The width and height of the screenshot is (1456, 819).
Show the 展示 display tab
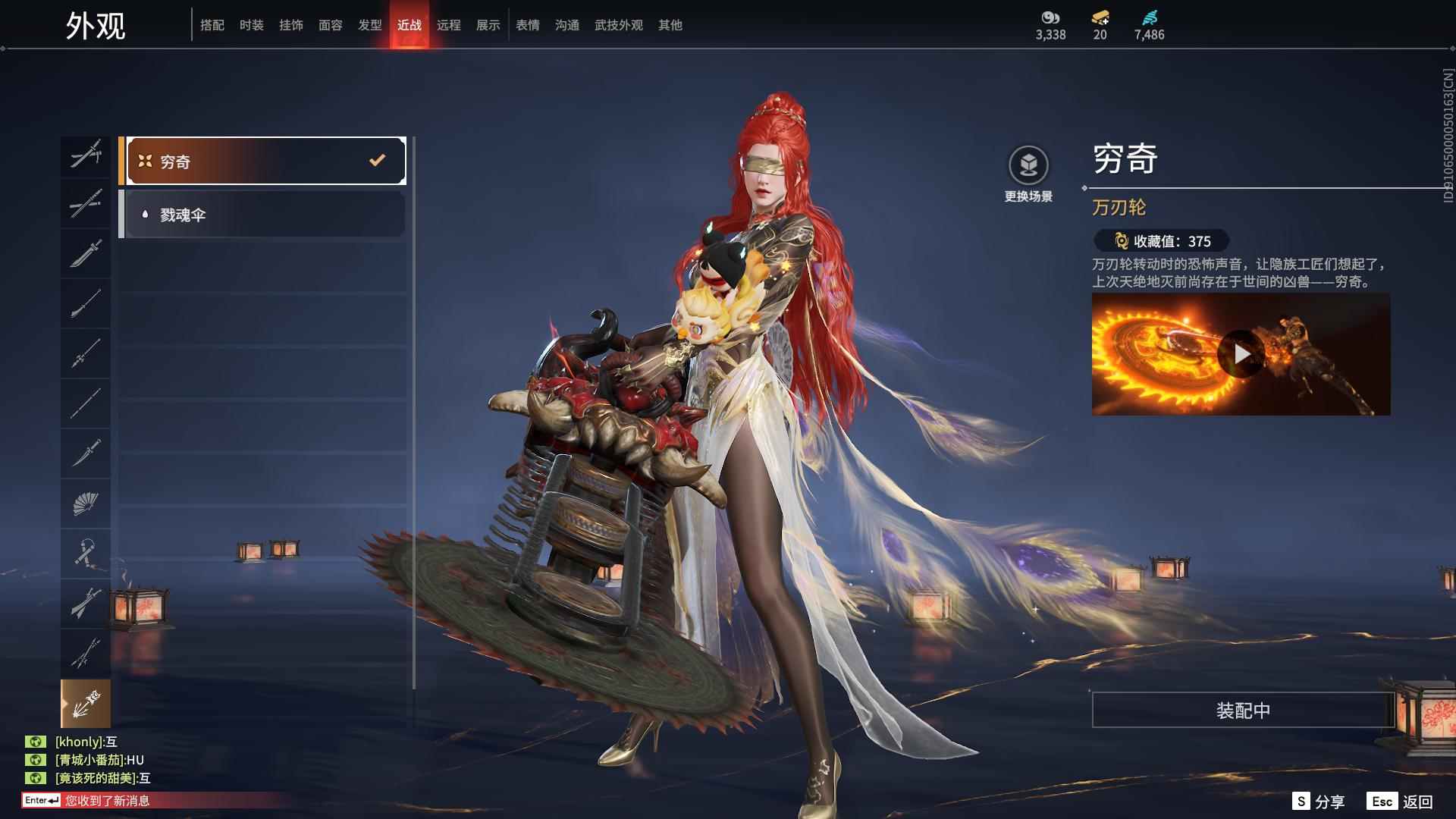pos(488,25)
